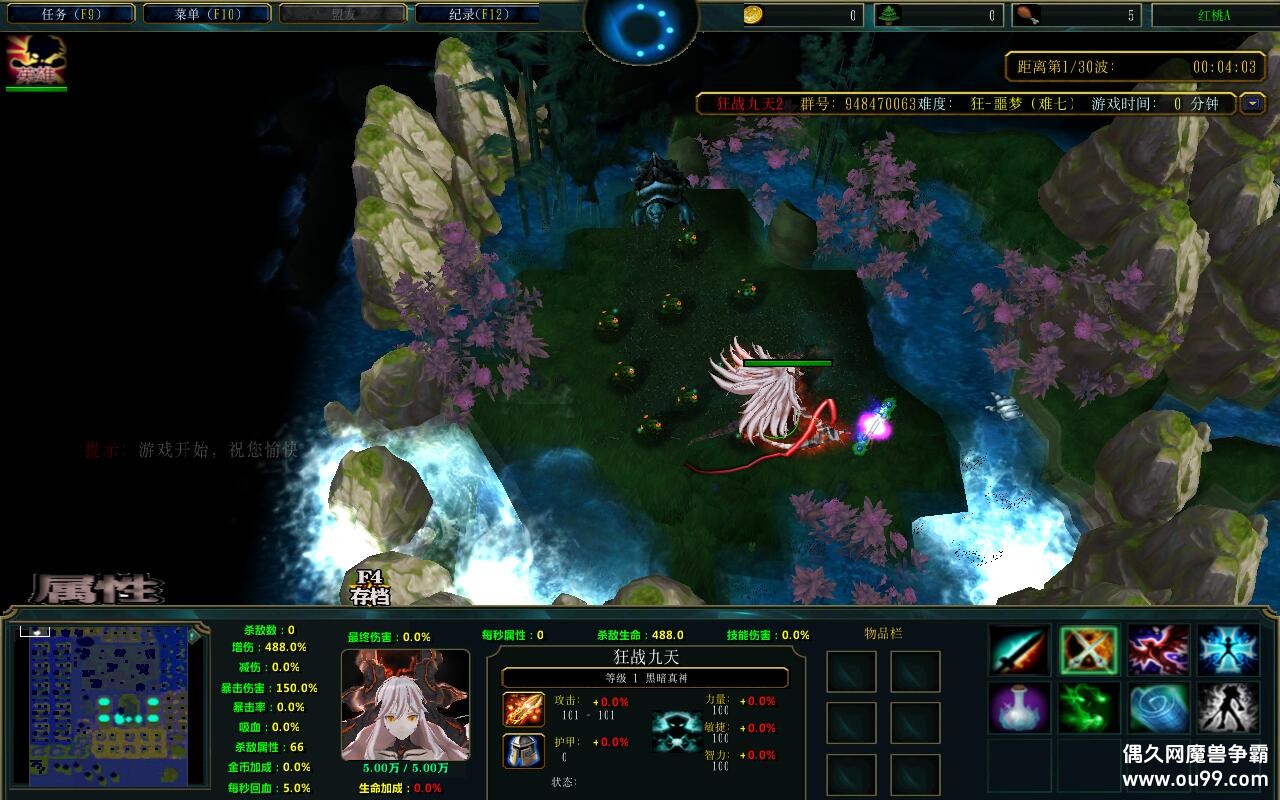Image resolution: width=1280 pixels, height=800 pixels.
Task: Collapse the scoreboard with the arrow button
Action: pyautogui.click(x=1252, y=103)
